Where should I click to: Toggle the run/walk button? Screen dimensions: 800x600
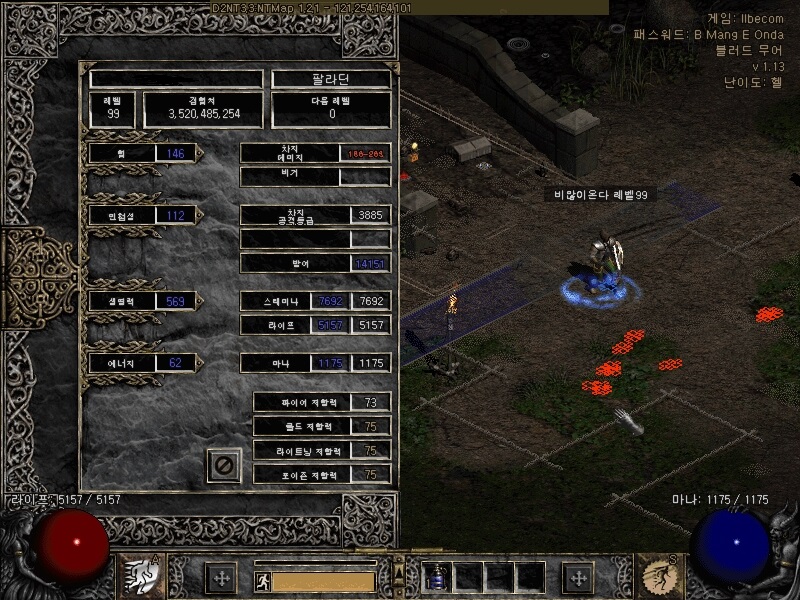point(261,579)
